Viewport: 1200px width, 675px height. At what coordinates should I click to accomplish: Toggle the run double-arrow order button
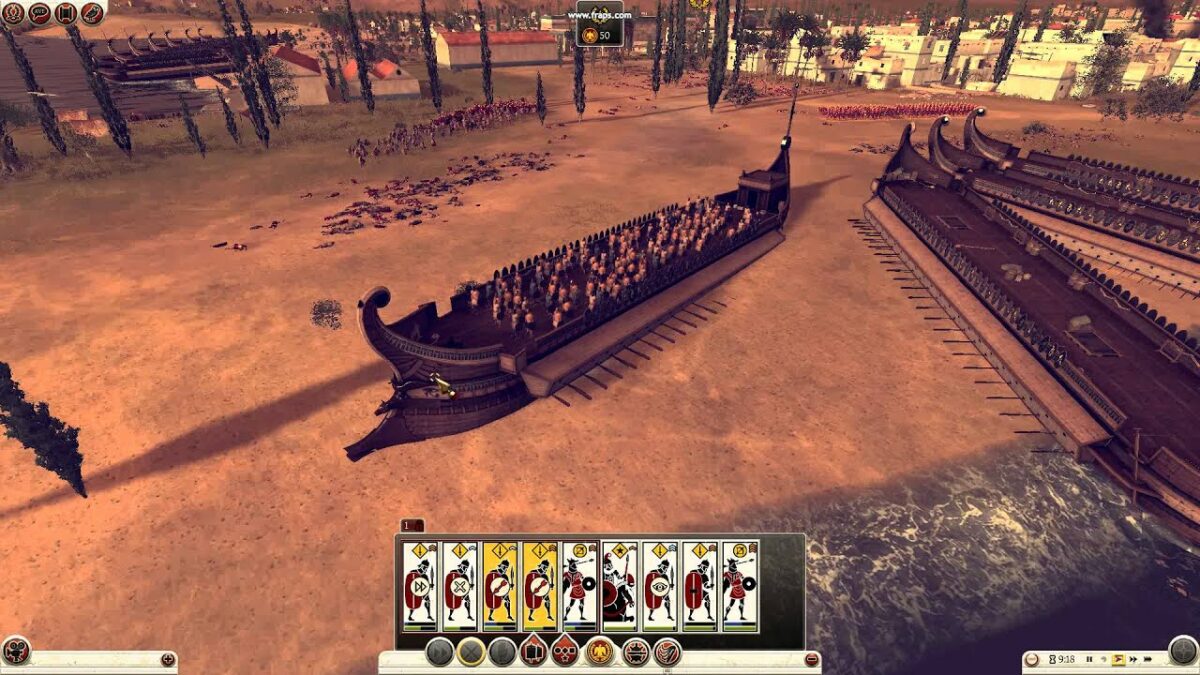click(x=439, y=652)
